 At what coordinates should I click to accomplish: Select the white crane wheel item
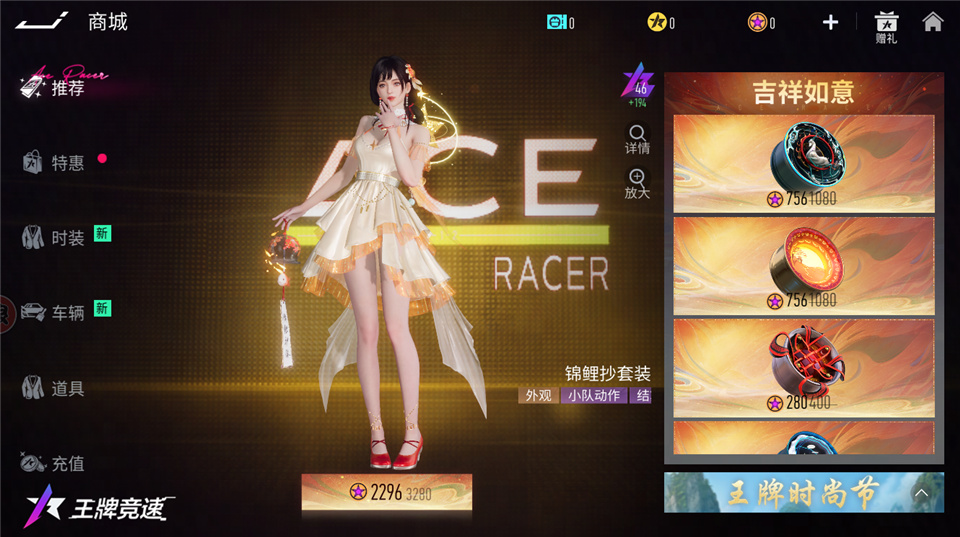[x=804, y=164]
